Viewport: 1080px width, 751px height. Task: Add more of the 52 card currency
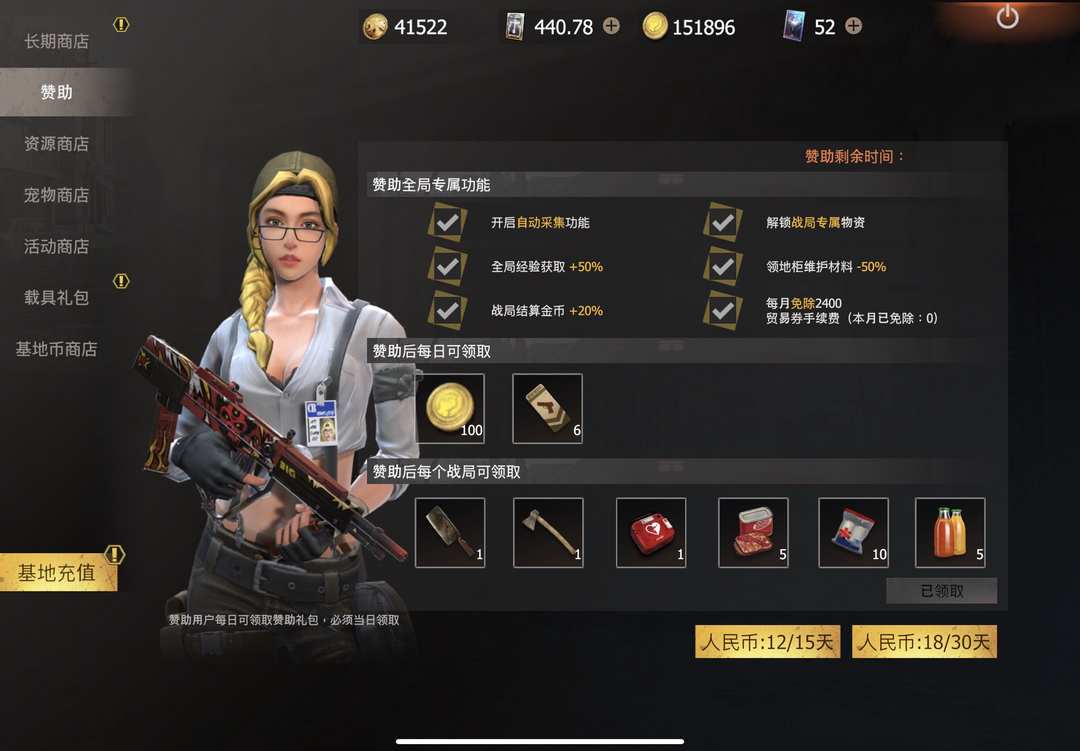[853, 27]
